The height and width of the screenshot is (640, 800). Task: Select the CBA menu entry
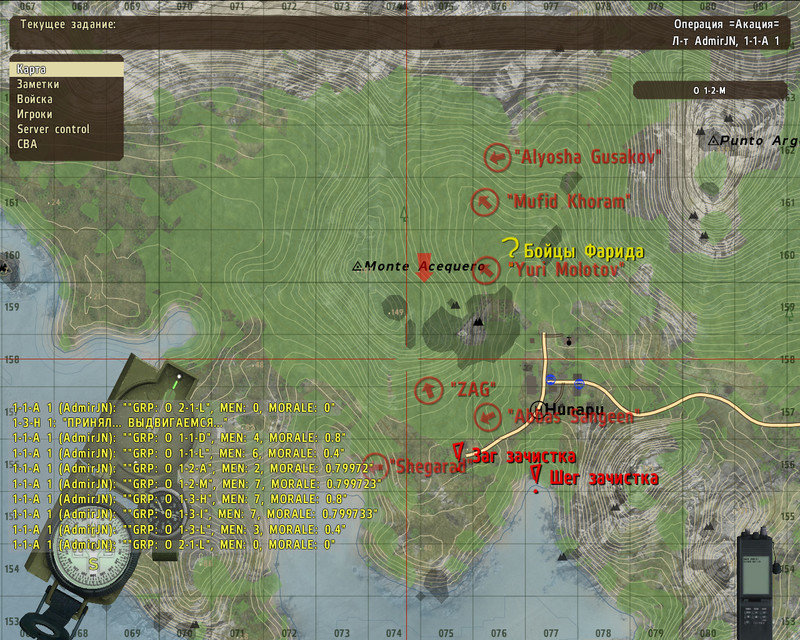[x=28, y=144]
